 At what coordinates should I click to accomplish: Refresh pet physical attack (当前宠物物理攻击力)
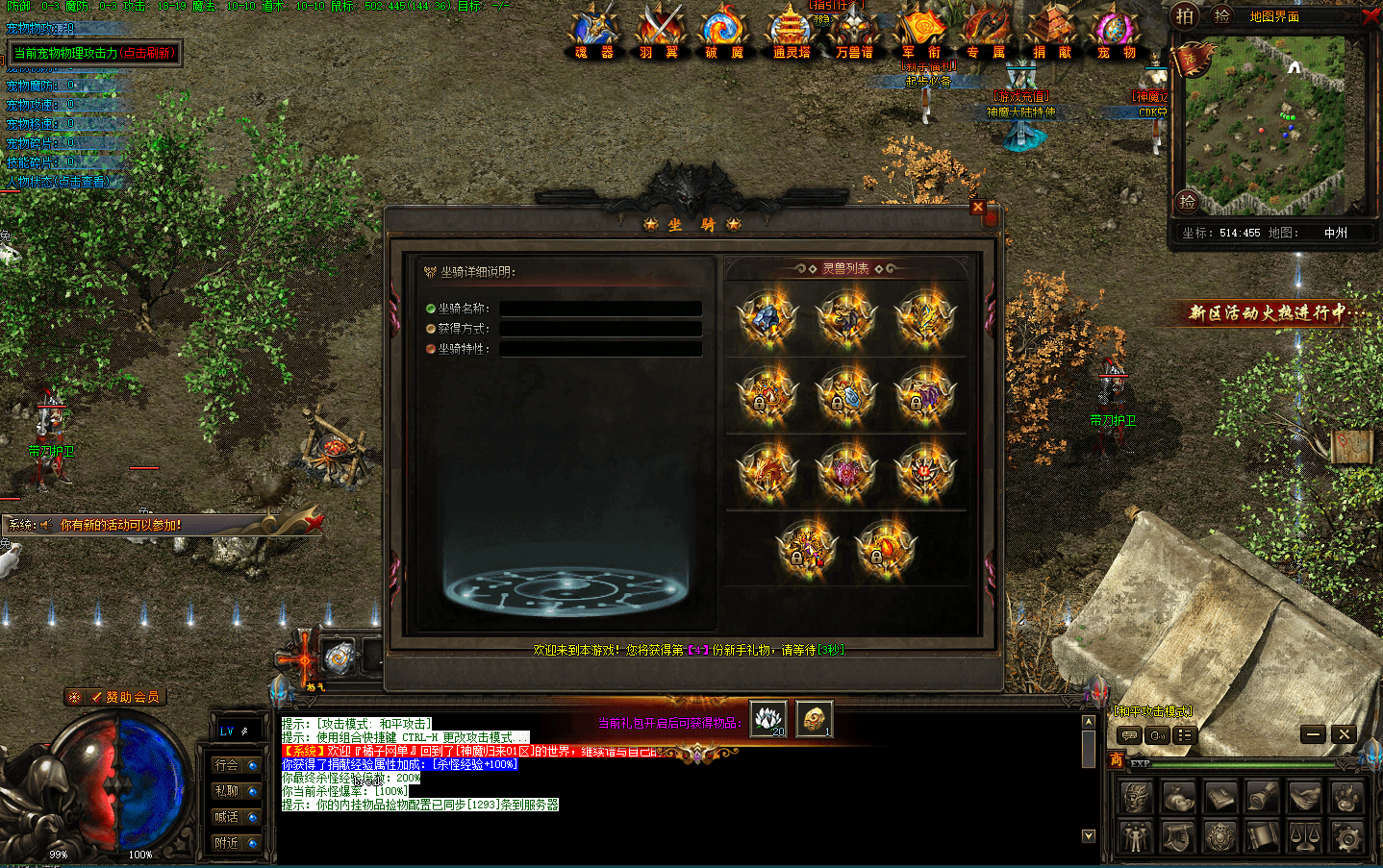point(94,53)
